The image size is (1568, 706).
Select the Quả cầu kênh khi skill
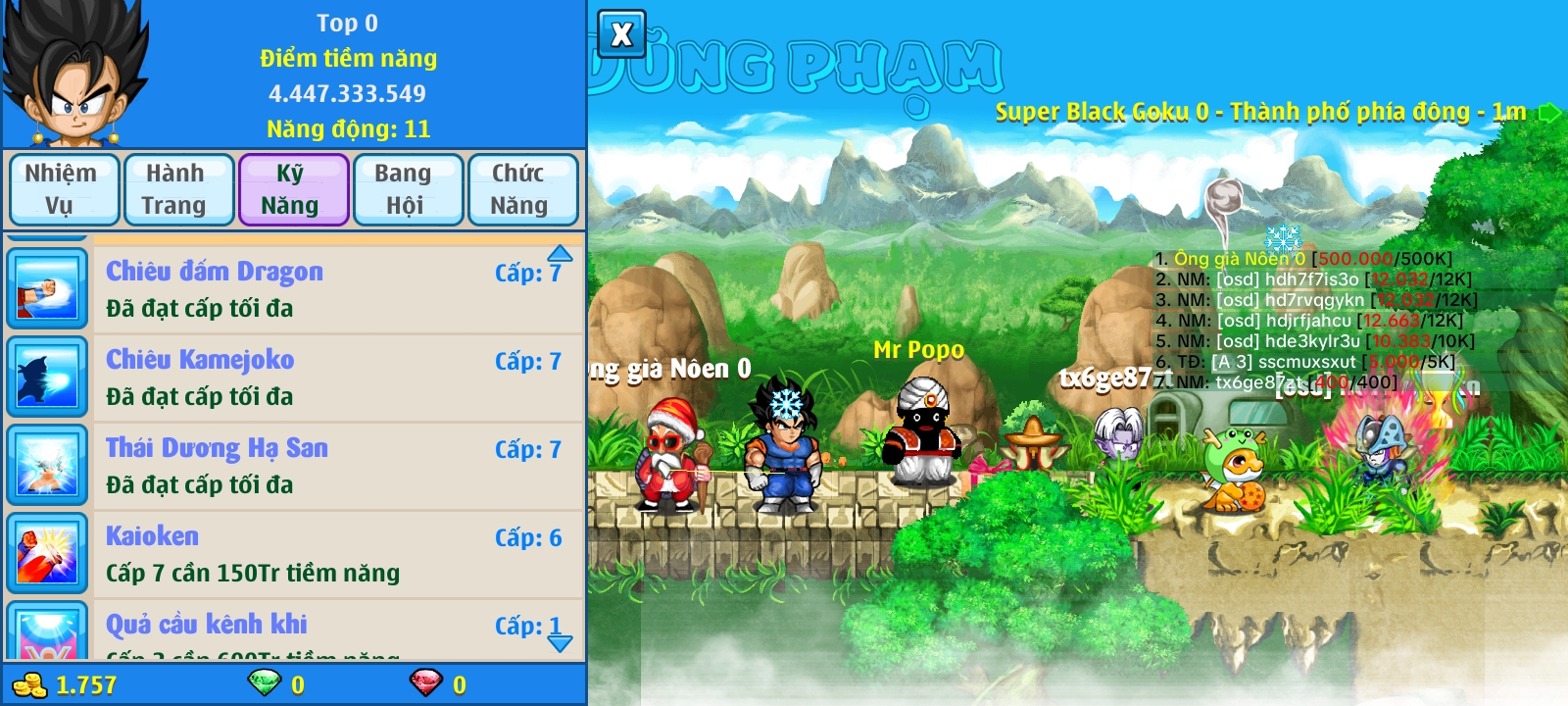tap(333, 632)
